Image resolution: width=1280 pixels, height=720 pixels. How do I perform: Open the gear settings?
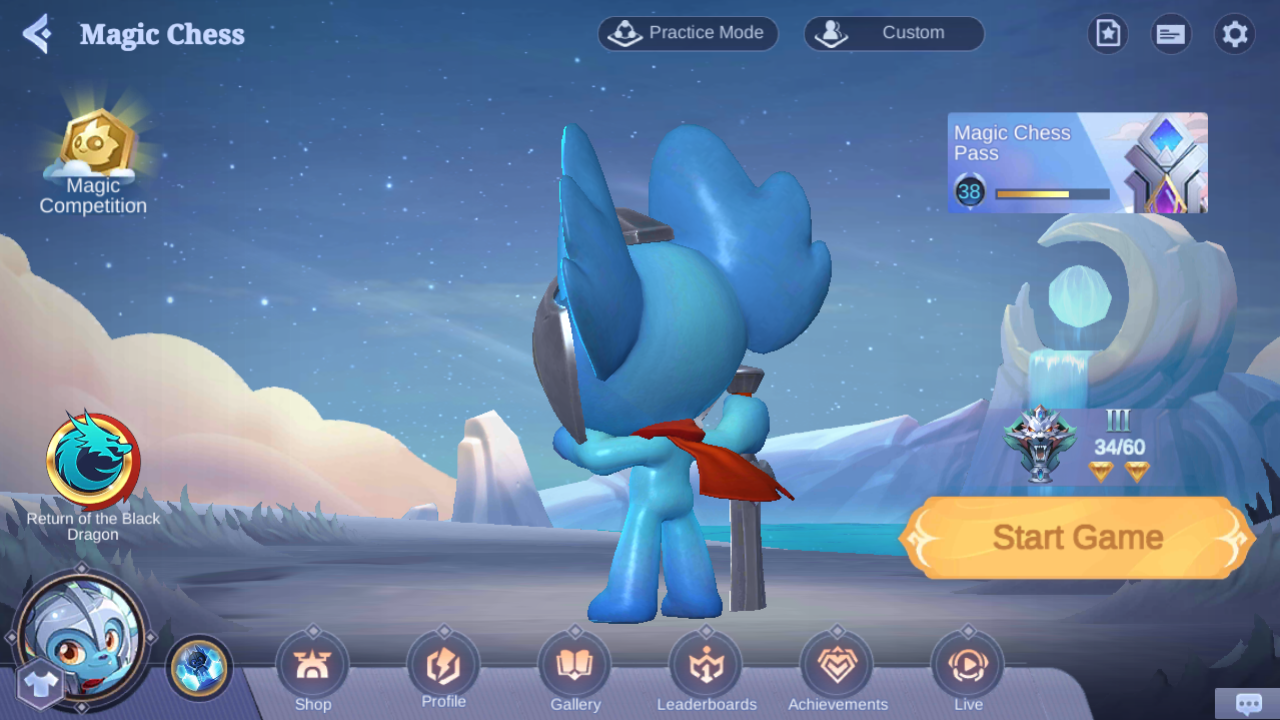pyautogui.click(x=1235, y=34)
